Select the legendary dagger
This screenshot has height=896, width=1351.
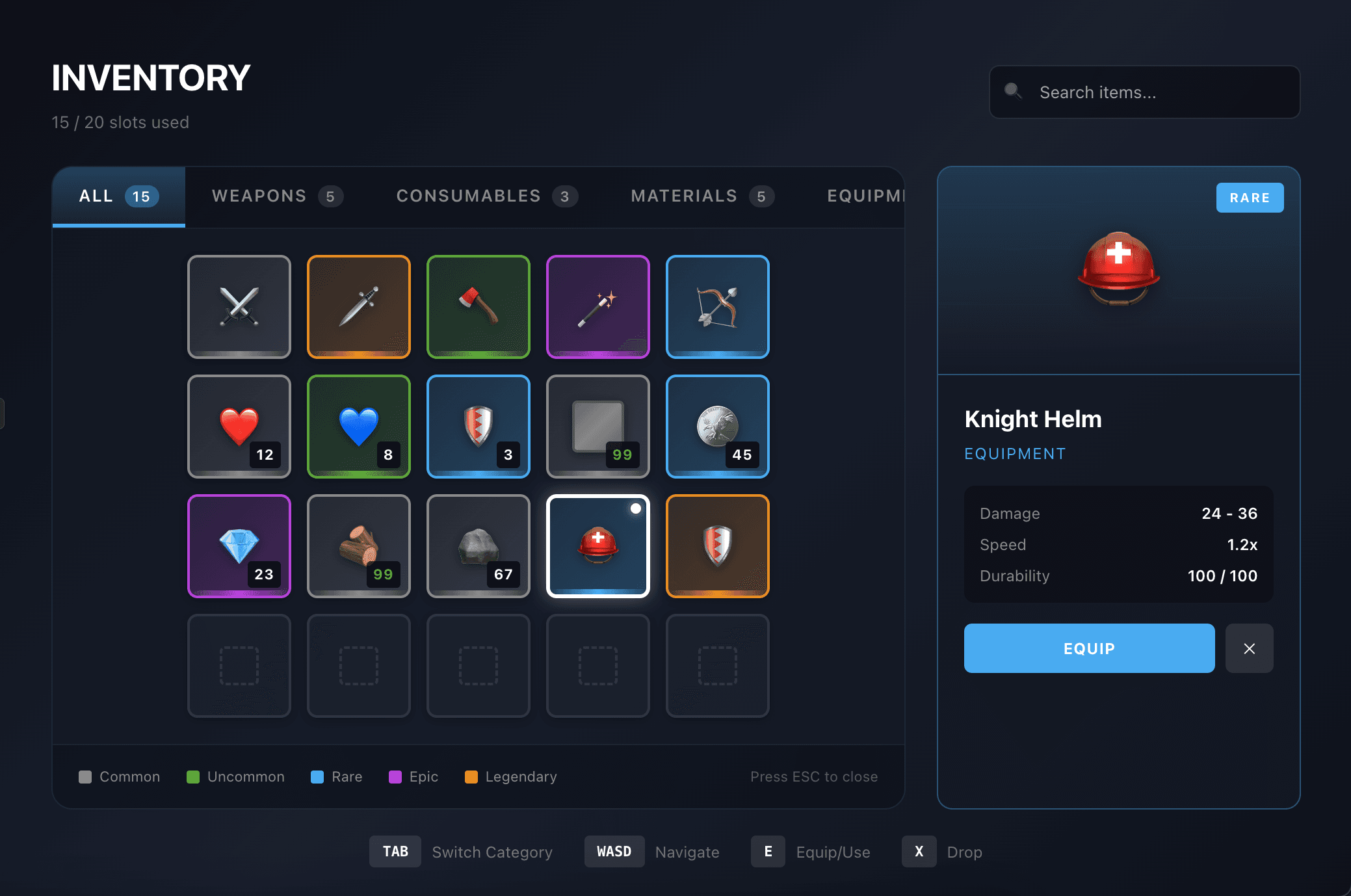(x=358, y=306)
